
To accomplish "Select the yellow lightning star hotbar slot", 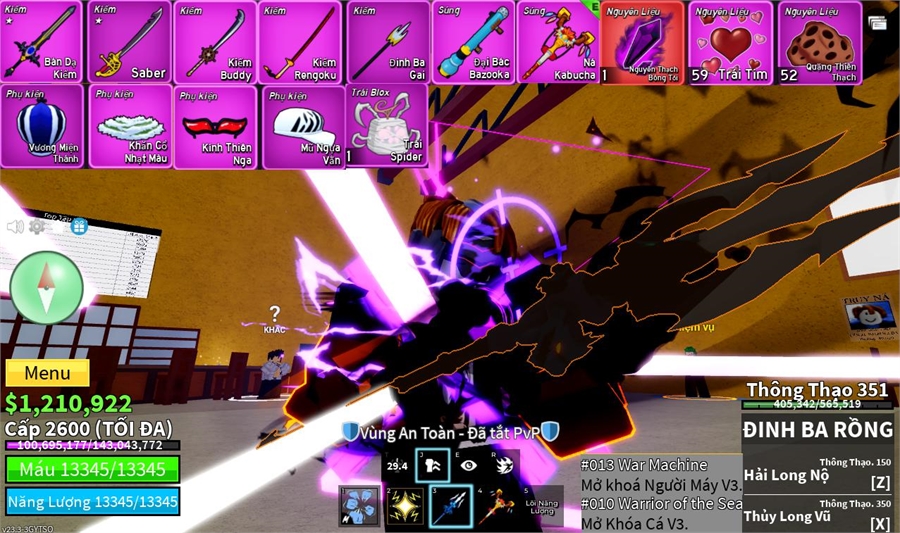I will [x=405, y=506].
